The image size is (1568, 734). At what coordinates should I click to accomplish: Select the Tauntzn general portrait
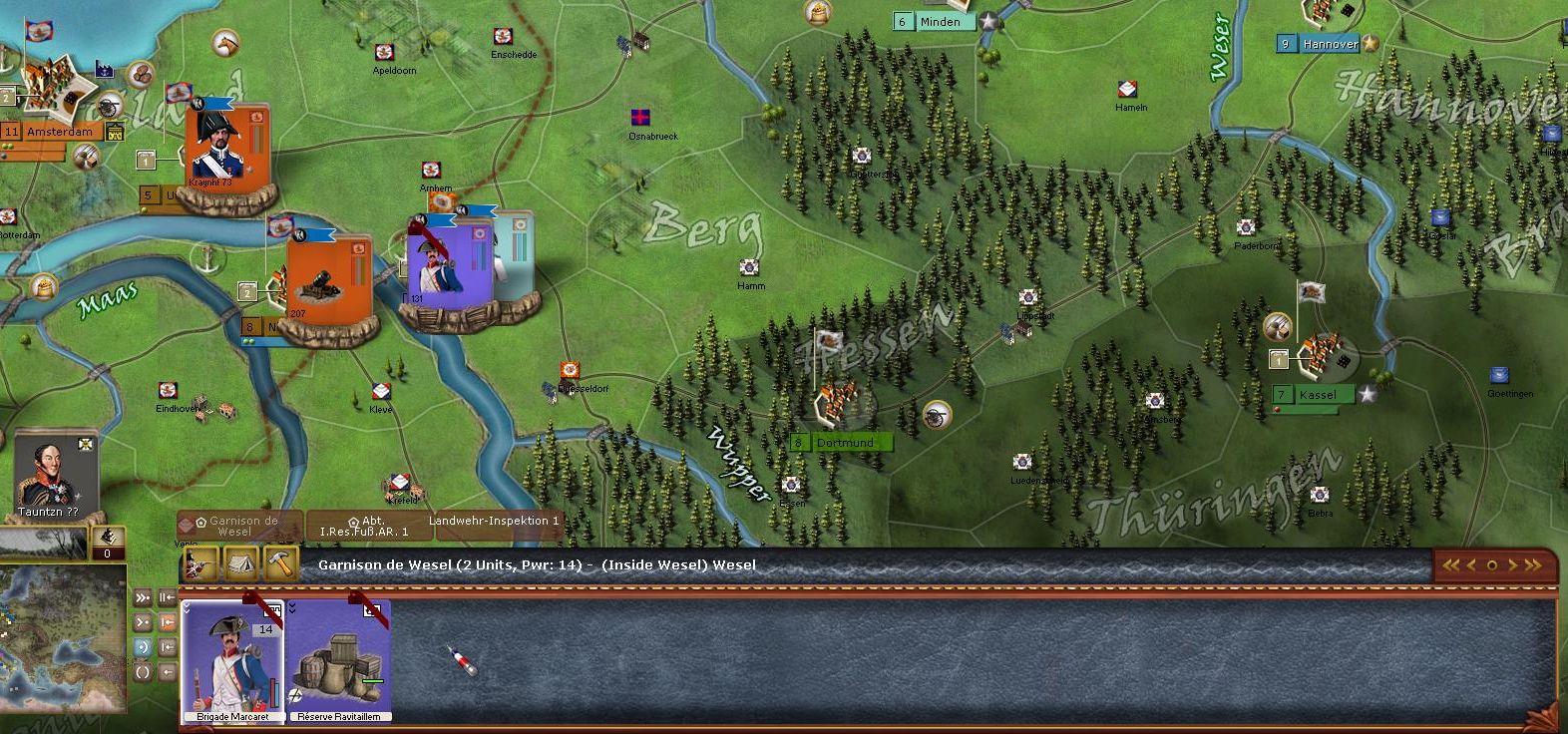click(x=56, y=472)
